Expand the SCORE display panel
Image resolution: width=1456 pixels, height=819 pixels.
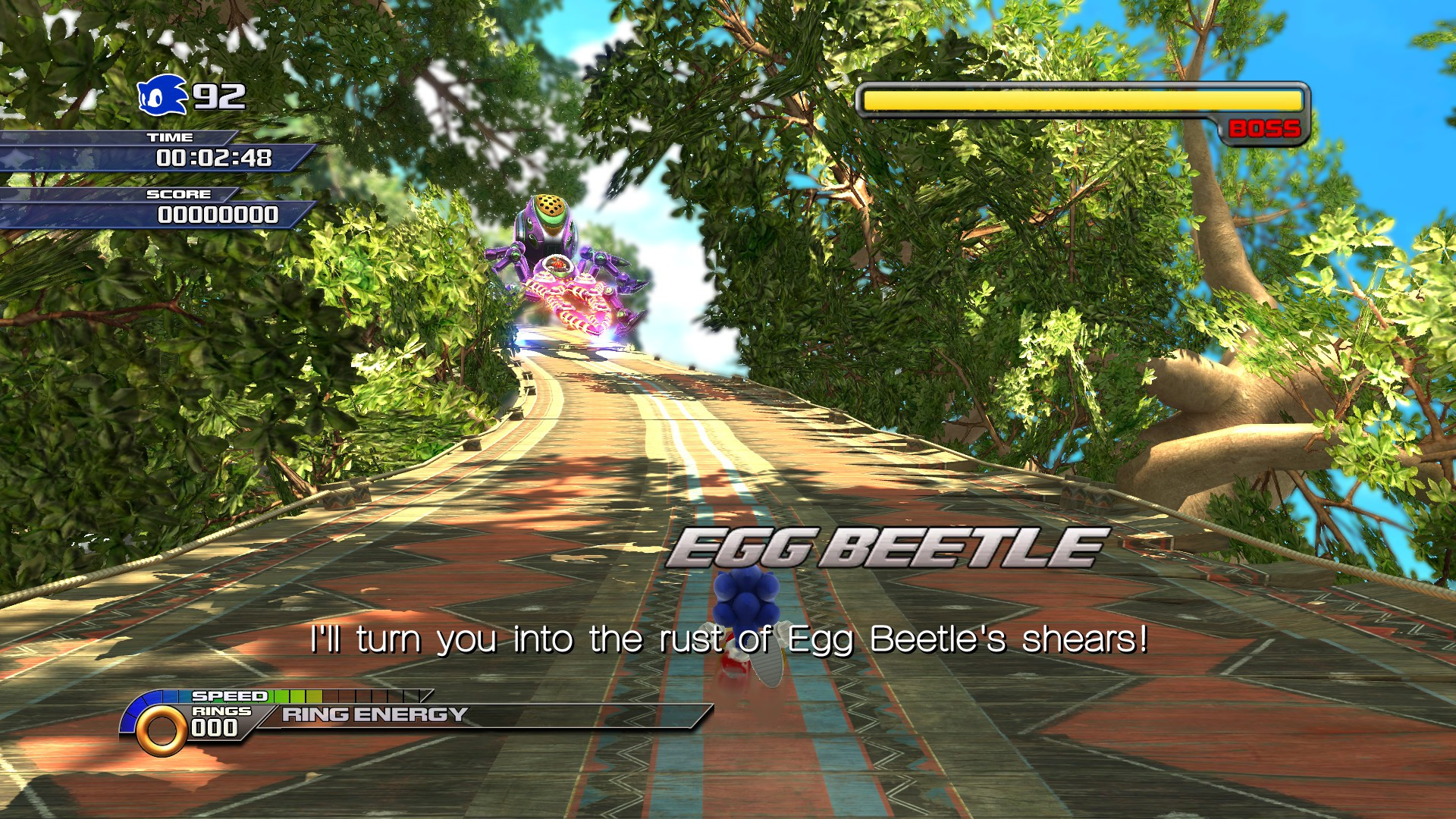pyautogui.click(x=220, y=215)
